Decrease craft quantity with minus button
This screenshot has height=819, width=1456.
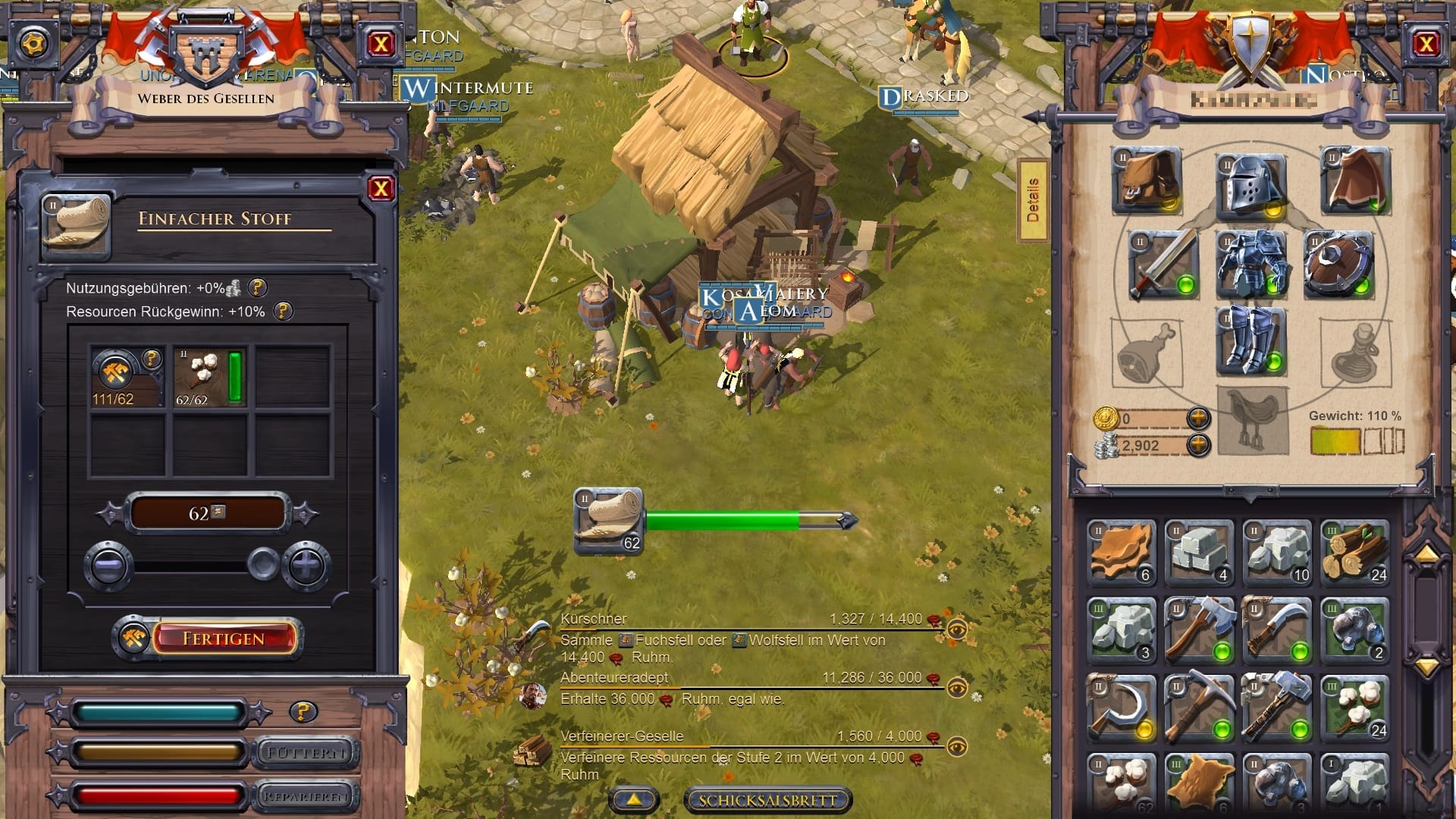point(108,566)
